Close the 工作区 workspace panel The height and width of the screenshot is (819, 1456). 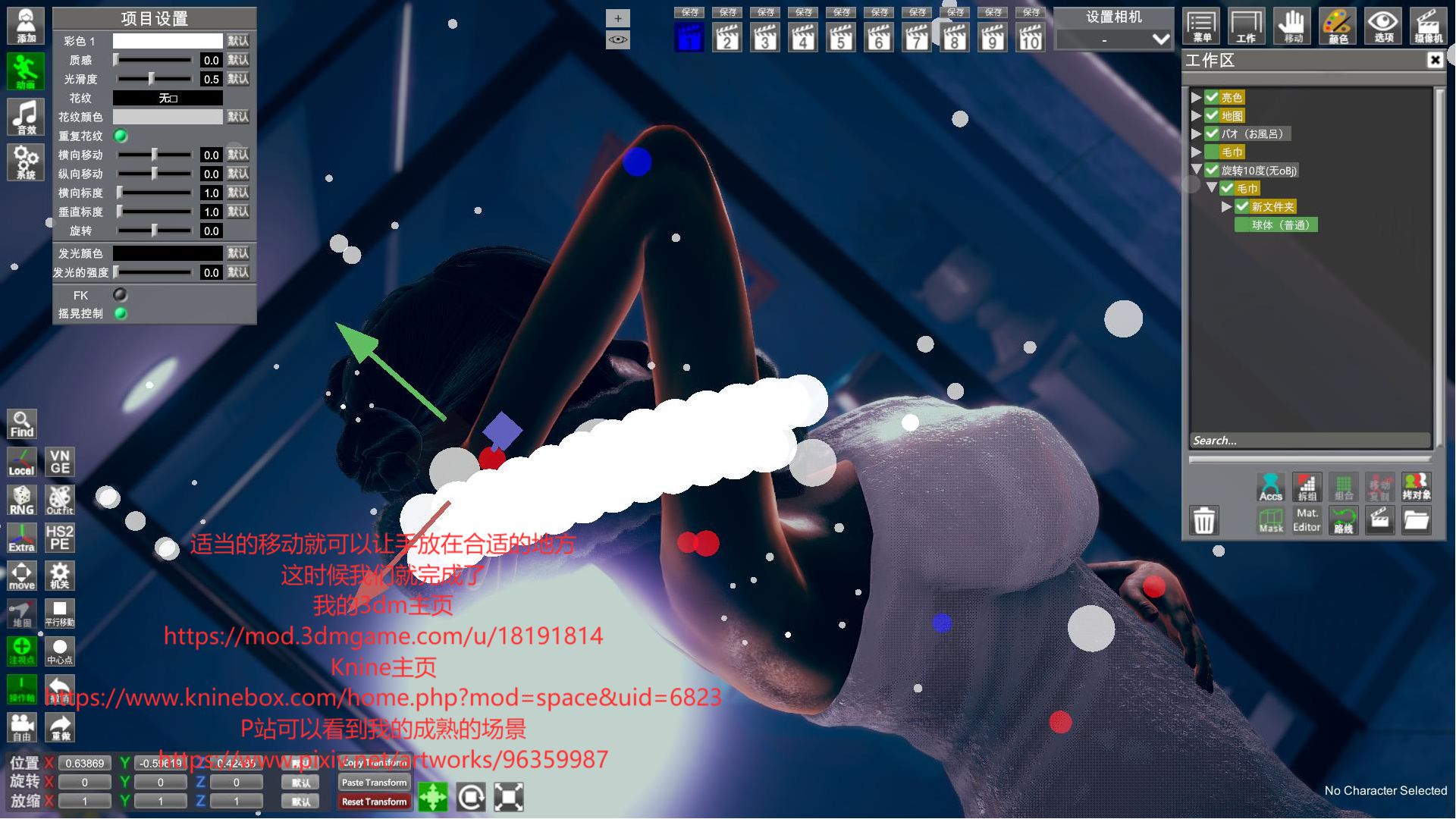point(1434,60)
